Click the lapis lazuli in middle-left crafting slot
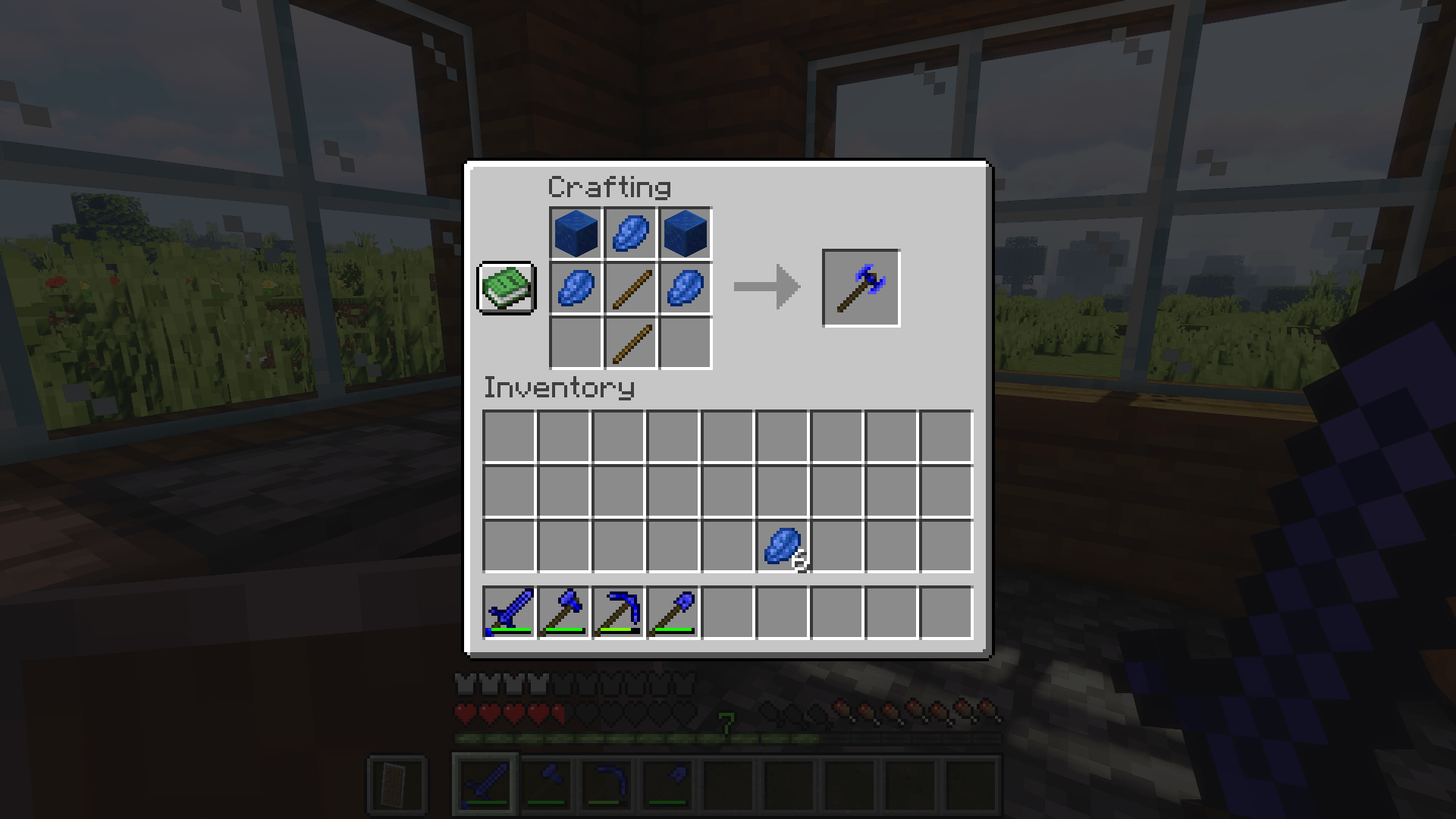 577,288
